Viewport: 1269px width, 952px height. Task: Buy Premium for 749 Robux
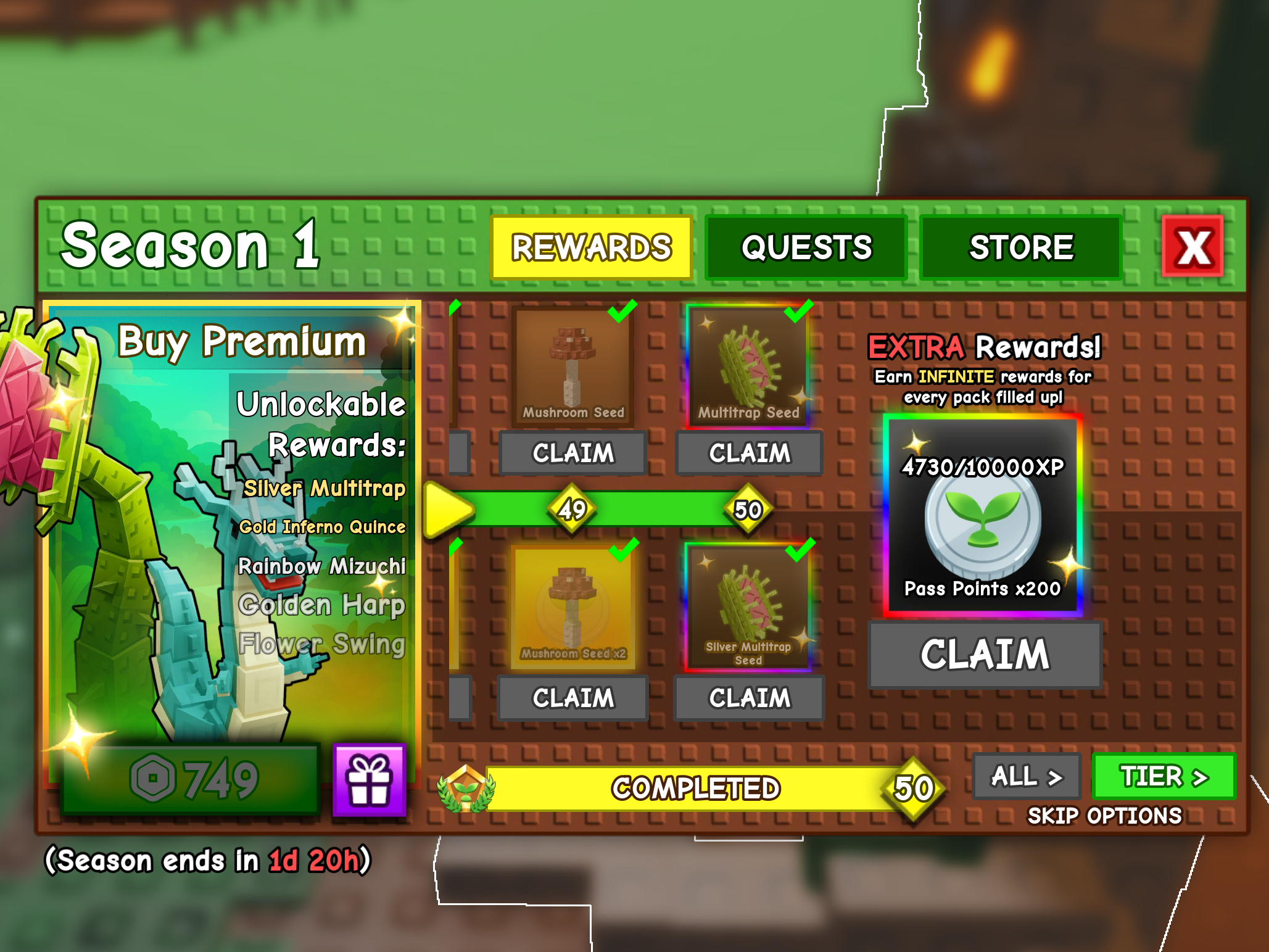tap(242, 342)
